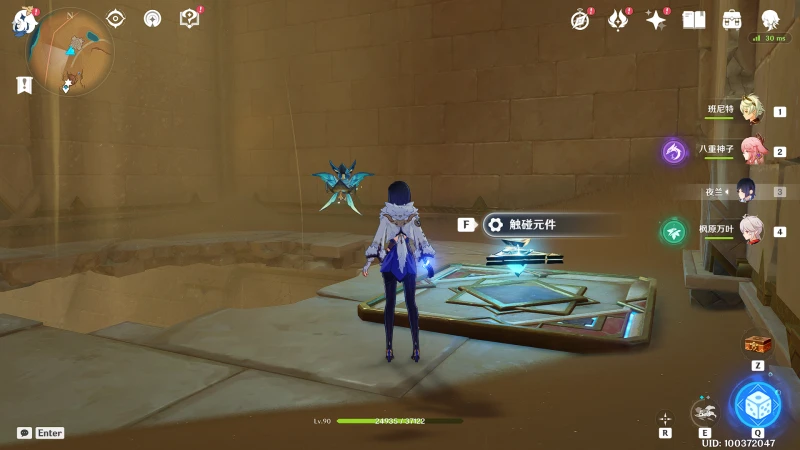Use the treasure chest gadget
Image resolution: width=800 pixels, height=450 pixels.
tap(758, 345)
